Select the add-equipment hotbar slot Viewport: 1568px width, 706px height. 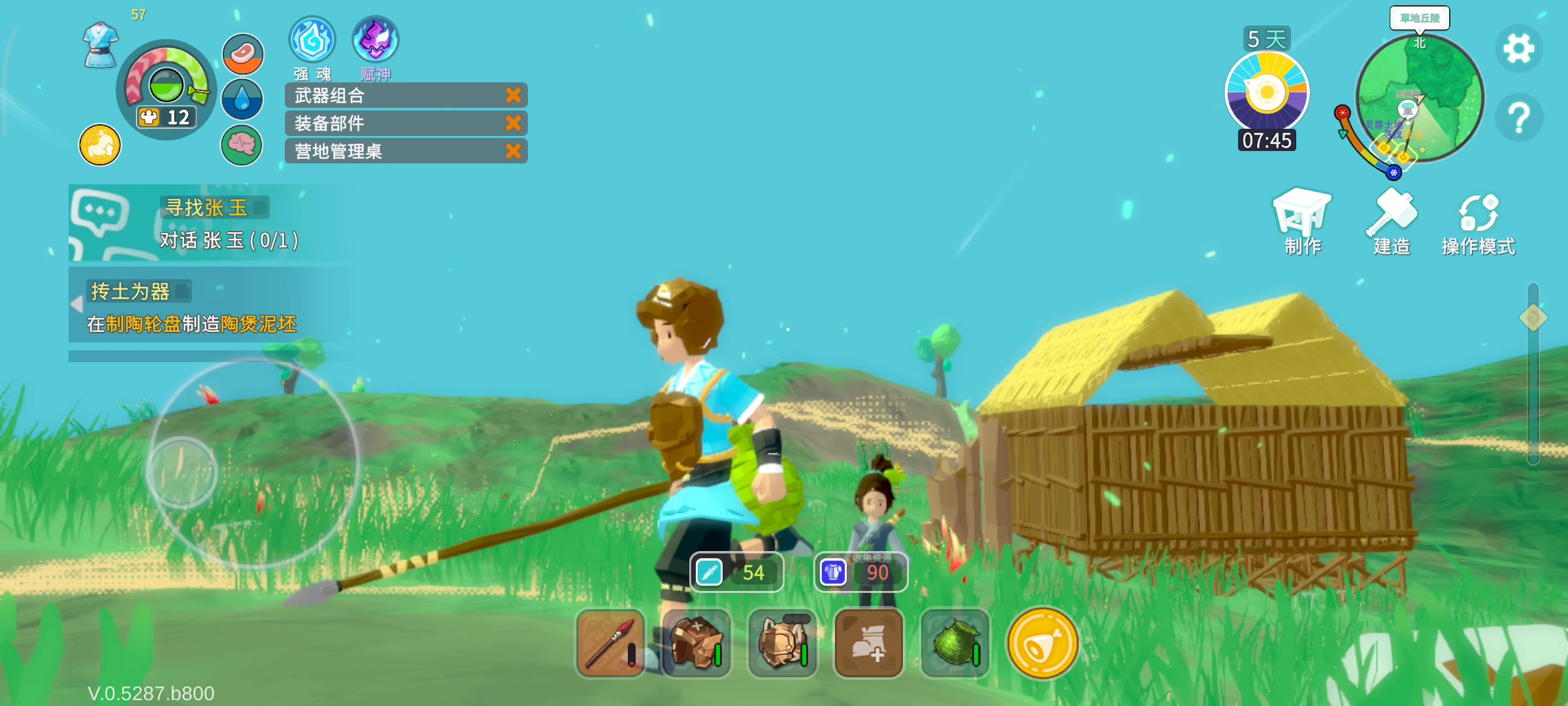tap(869, 643)
